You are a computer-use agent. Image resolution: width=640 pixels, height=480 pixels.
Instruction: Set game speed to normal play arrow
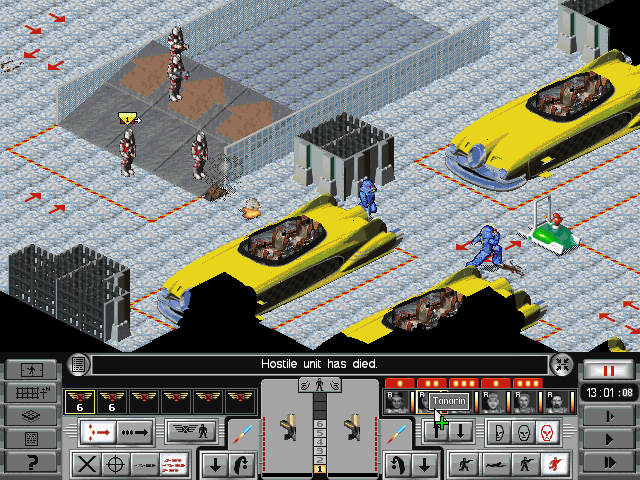[x=609, y=438]
